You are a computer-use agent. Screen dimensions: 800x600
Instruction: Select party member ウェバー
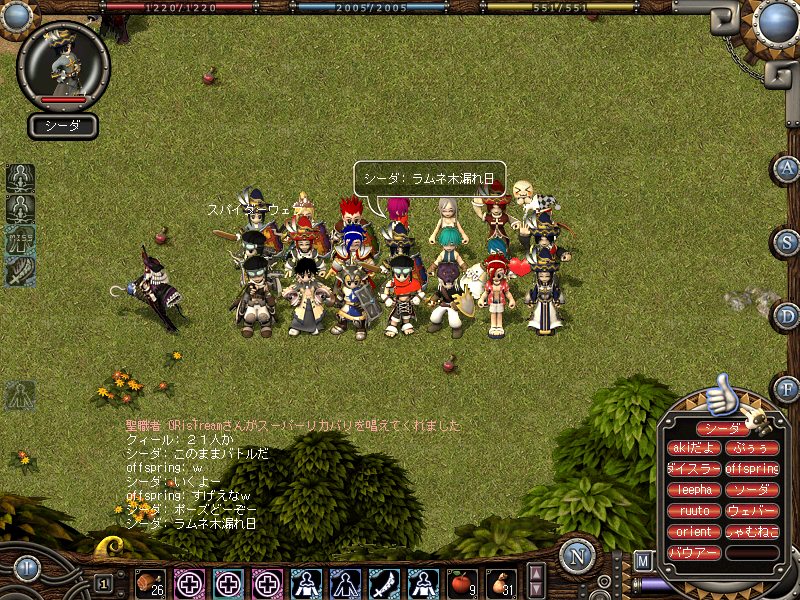click(x=752, y=511)
